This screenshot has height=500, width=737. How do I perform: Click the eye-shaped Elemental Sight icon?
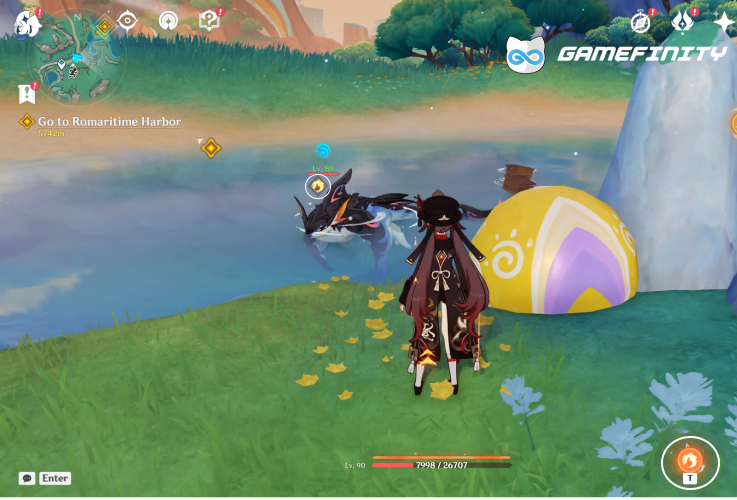(128, 20)
